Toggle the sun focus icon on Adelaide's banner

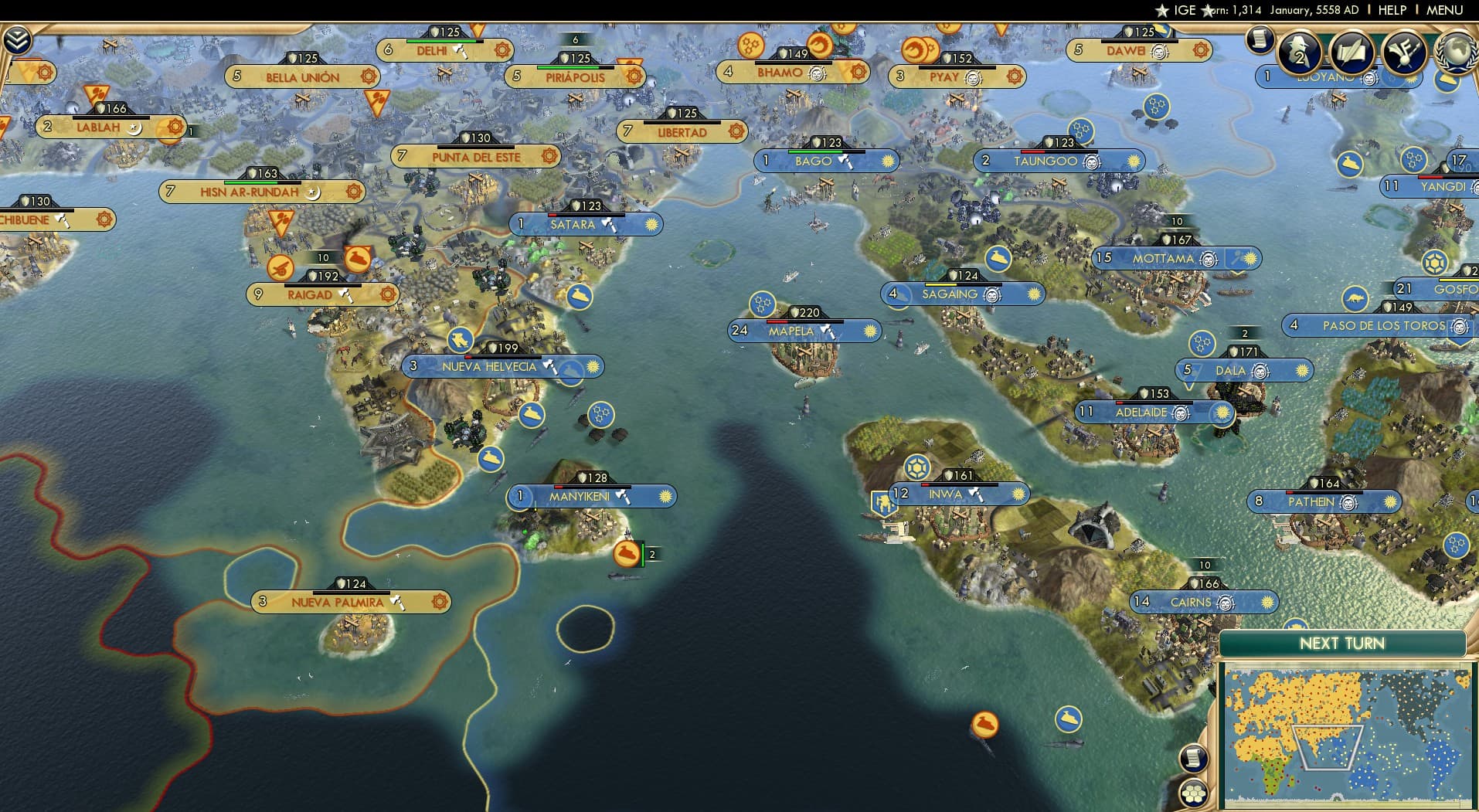point(1223,413)
